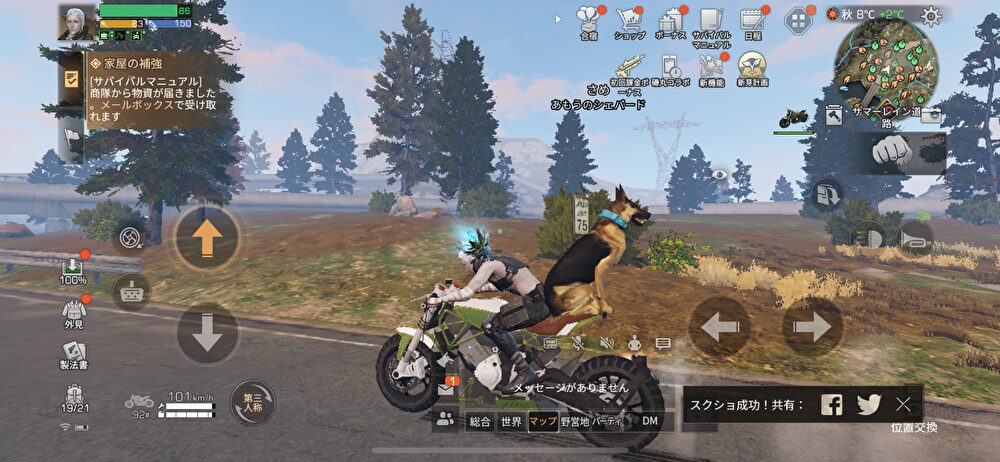Image resolution: width=1000 pixels, height=462 pixels.
Task: Close the screenshot share banner
Action: coord(903,404)
